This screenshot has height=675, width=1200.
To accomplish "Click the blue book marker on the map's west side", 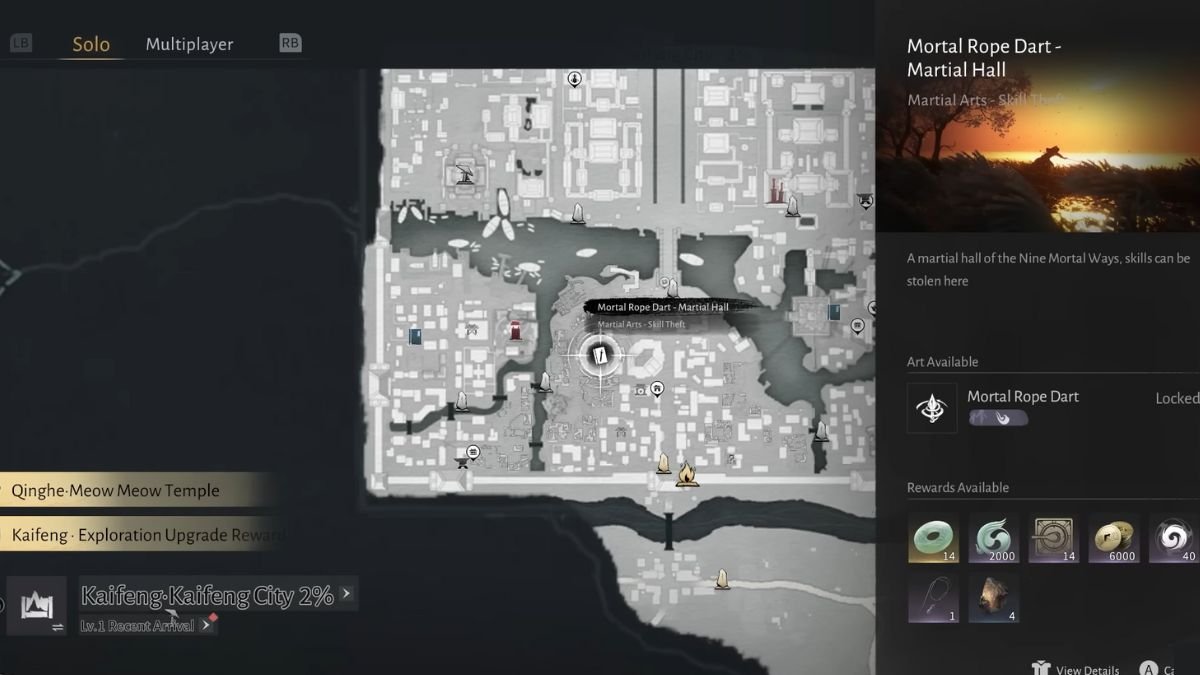I will [415, 336].
